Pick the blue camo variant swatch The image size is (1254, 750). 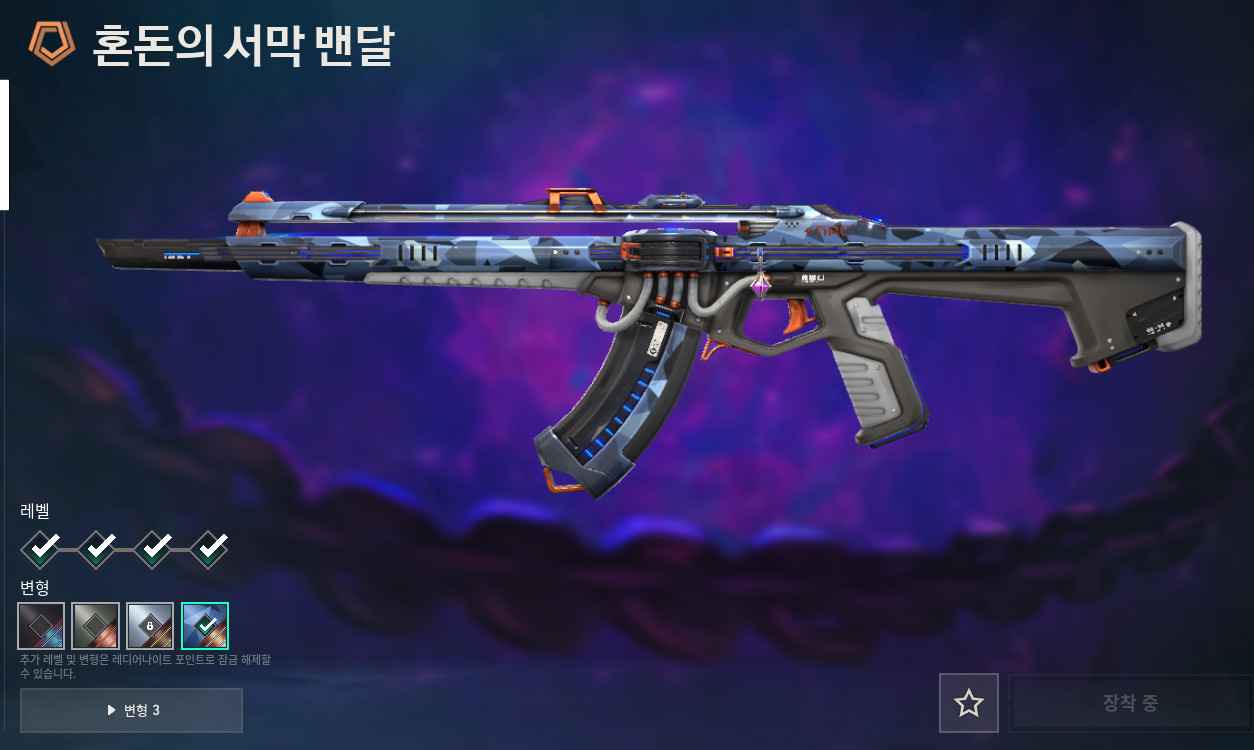click(x=205, y=626)
